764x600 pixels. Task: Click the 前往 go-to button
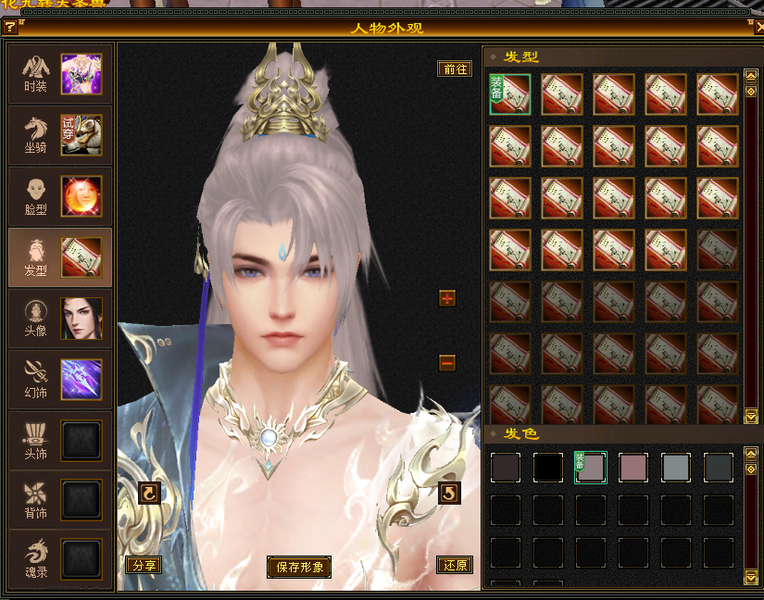[455, 69]
